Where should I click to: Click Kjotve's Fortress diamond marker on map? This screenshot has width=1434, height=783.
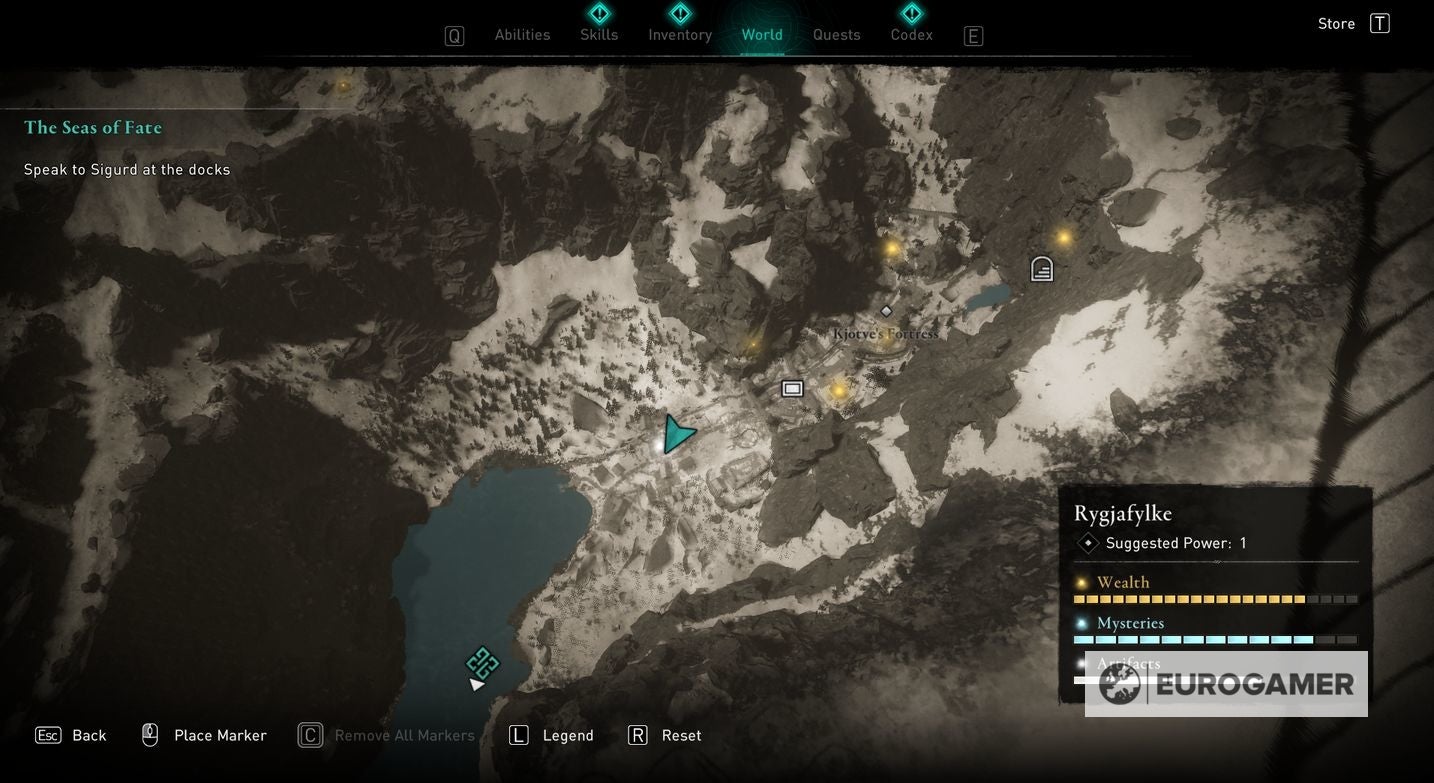pos(885,310)
